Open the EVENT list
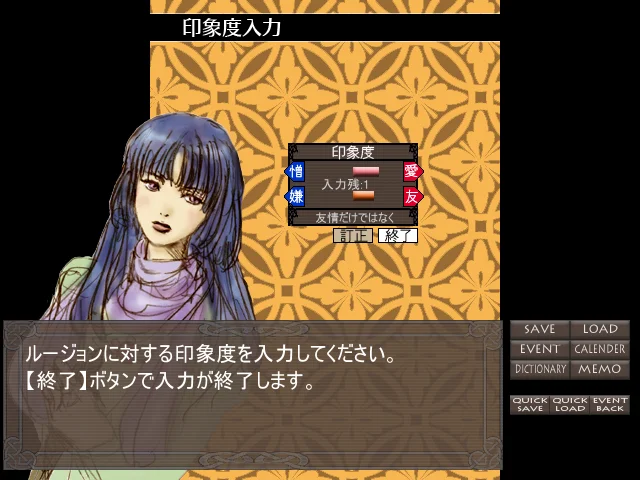The image size is (640, 480). 539,349
